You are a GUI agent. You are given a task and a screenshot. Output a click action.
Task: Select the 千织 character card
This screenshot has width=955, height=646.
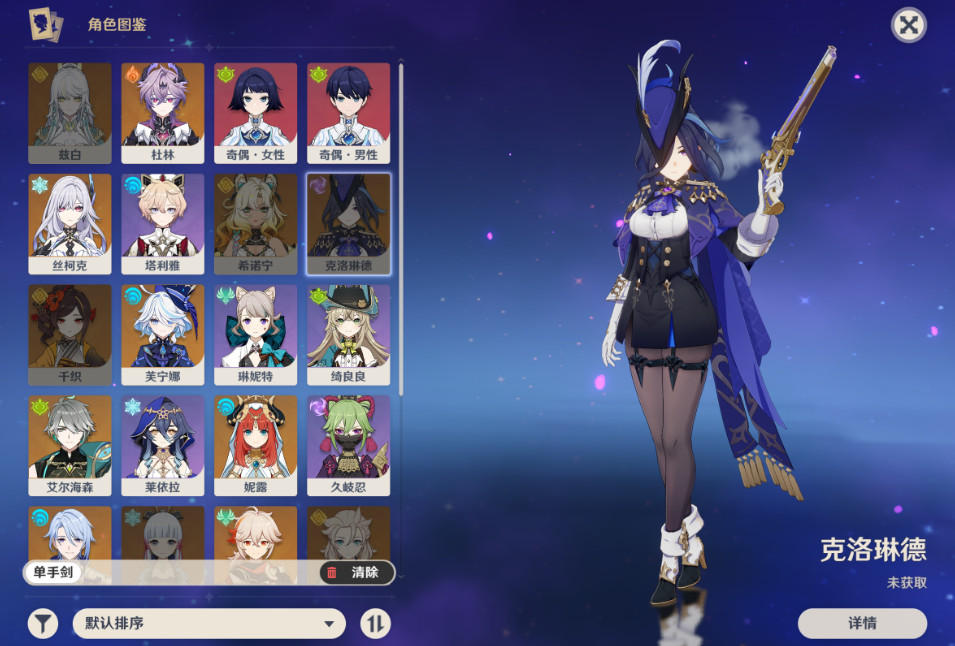(x=70, y=335)
